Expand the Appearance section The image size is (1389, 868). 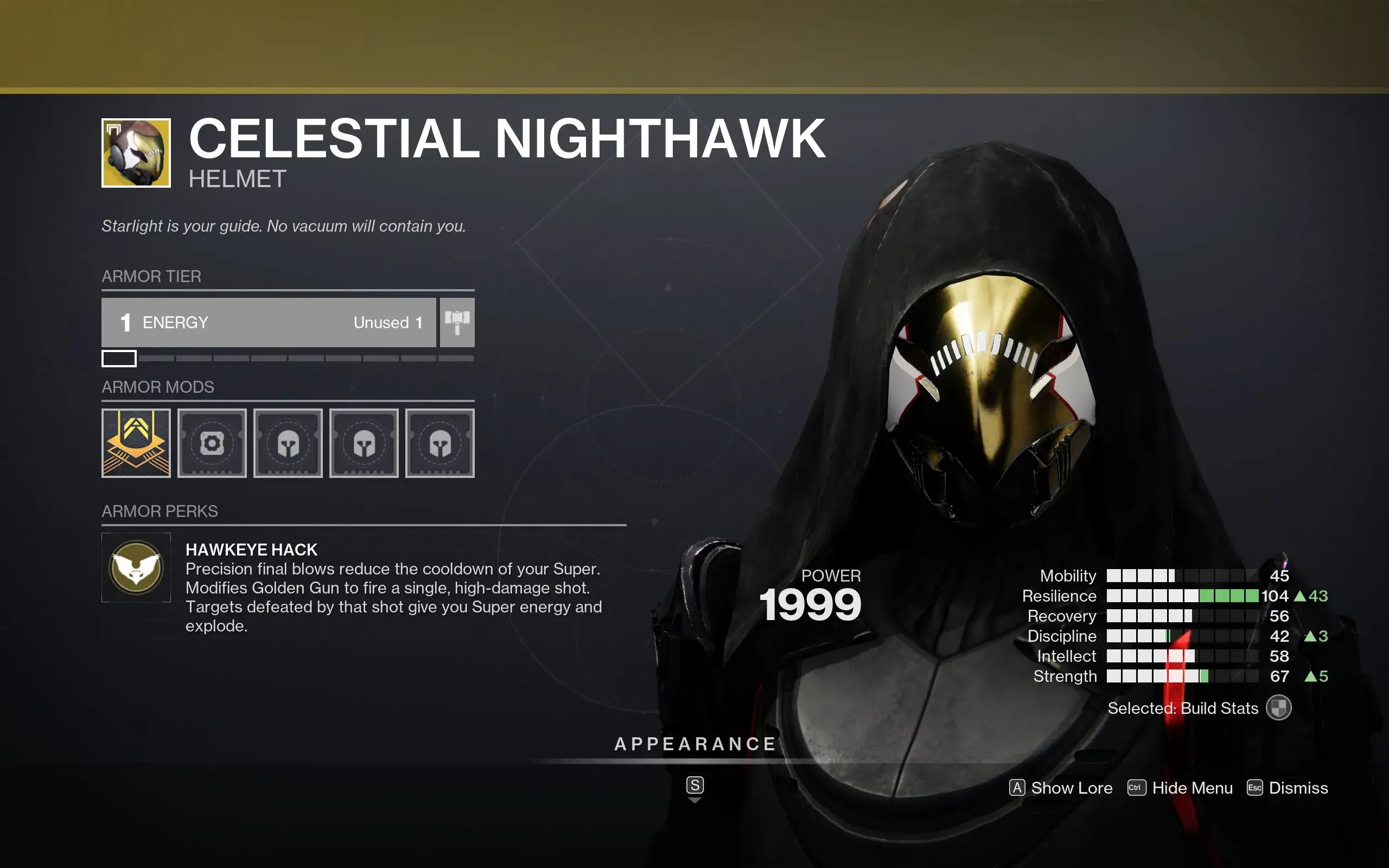pos(695,744)
